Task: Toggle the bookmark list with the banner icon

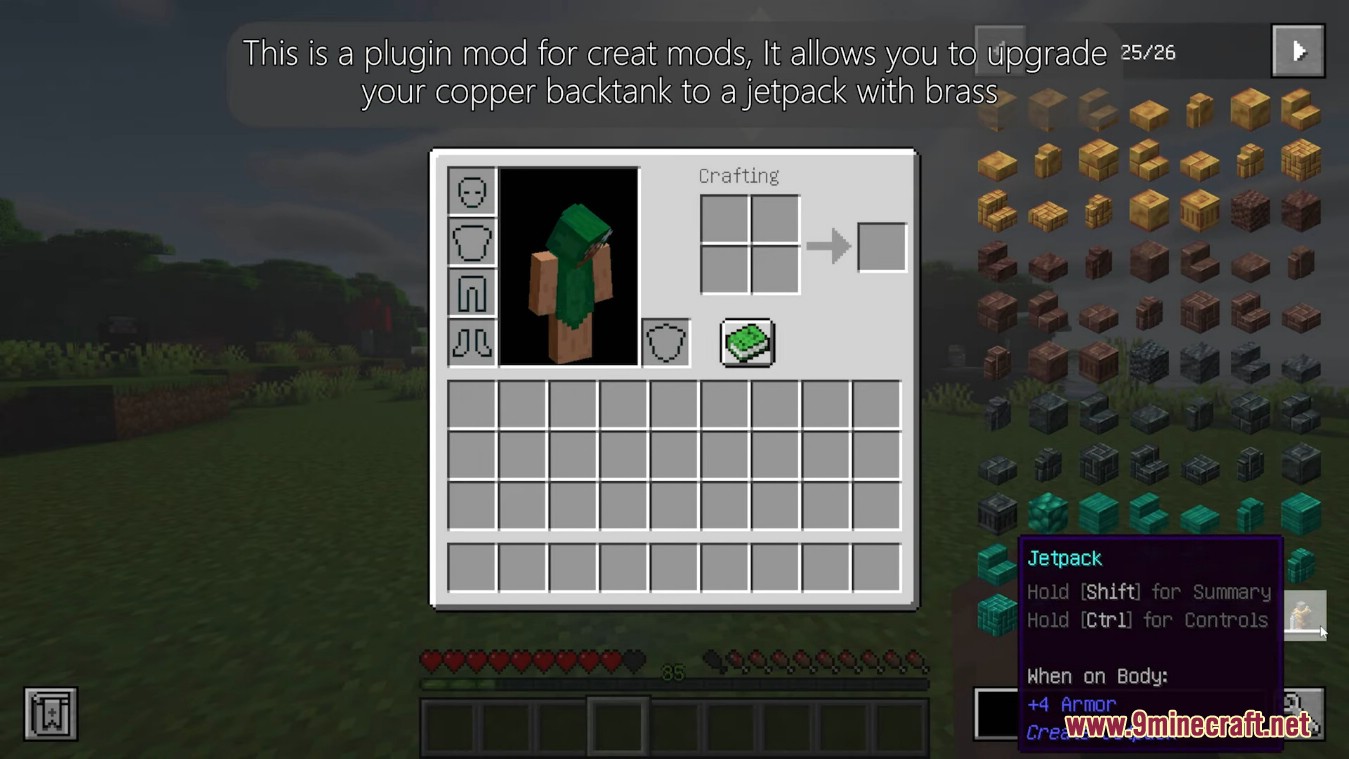Action: (x=48, y=712)
